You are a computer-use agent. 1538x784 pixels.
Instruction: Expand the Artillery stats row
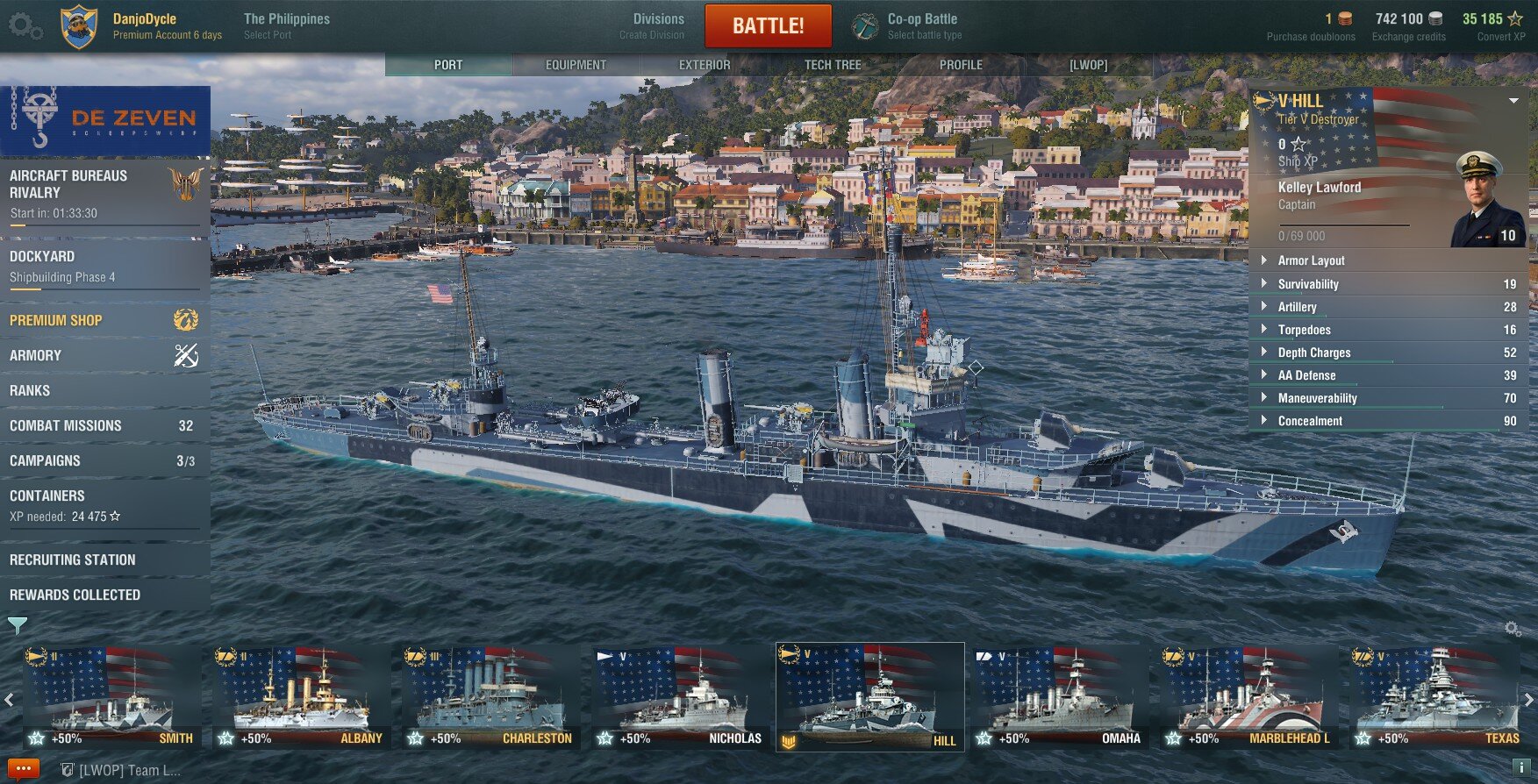[x=1298, y=307]
